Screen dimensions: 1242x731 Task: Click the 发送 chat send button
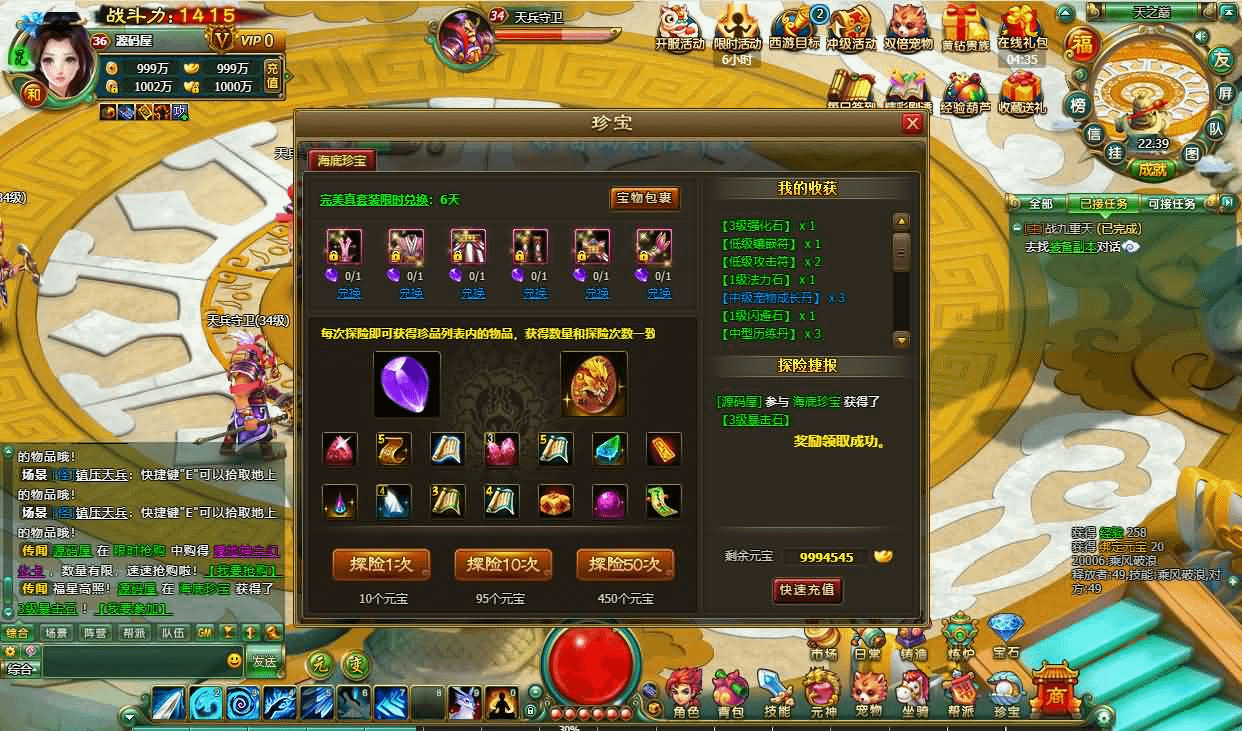264,661
